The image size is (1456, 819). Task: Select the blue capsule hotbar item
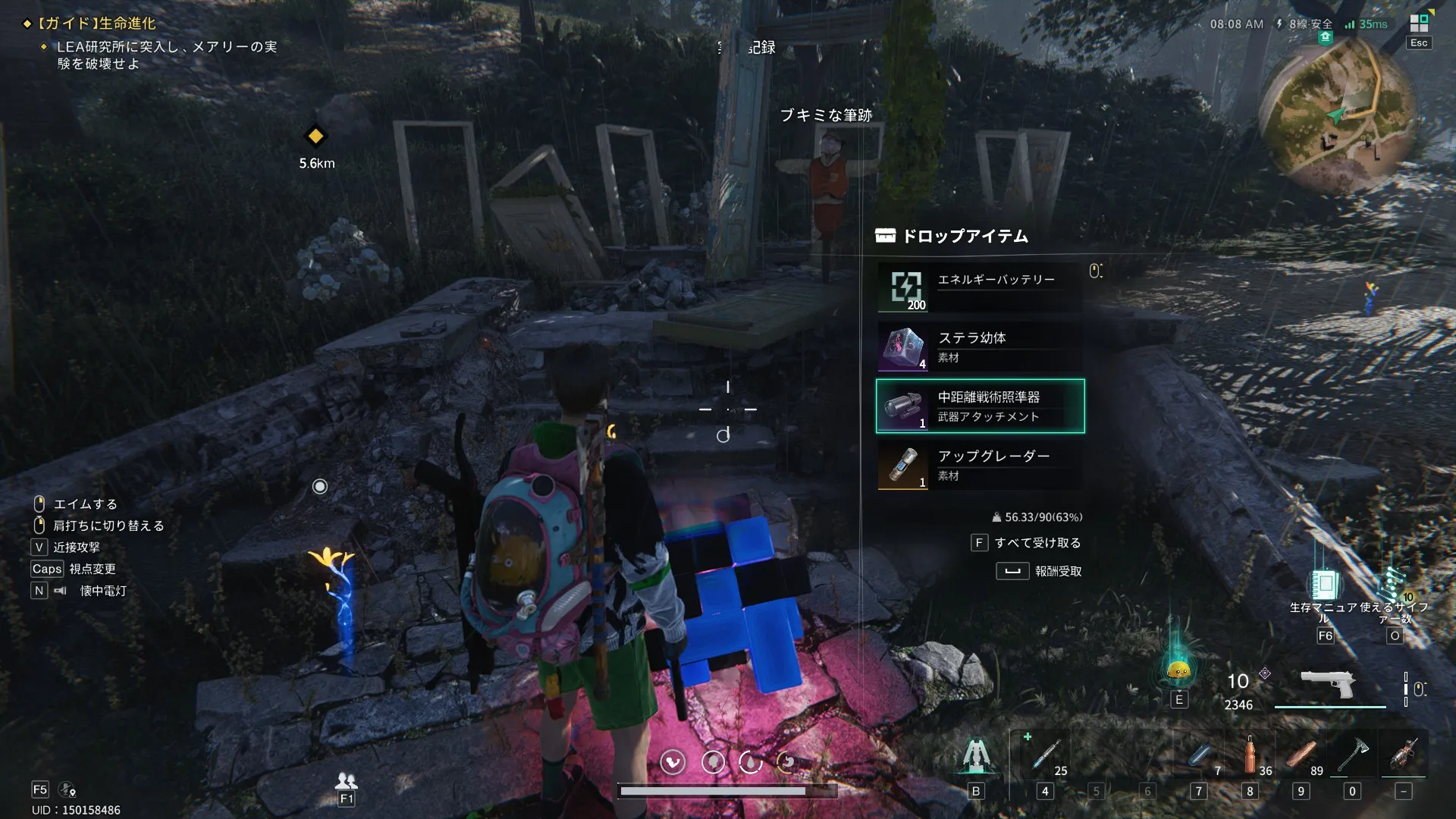point(1200,755)
